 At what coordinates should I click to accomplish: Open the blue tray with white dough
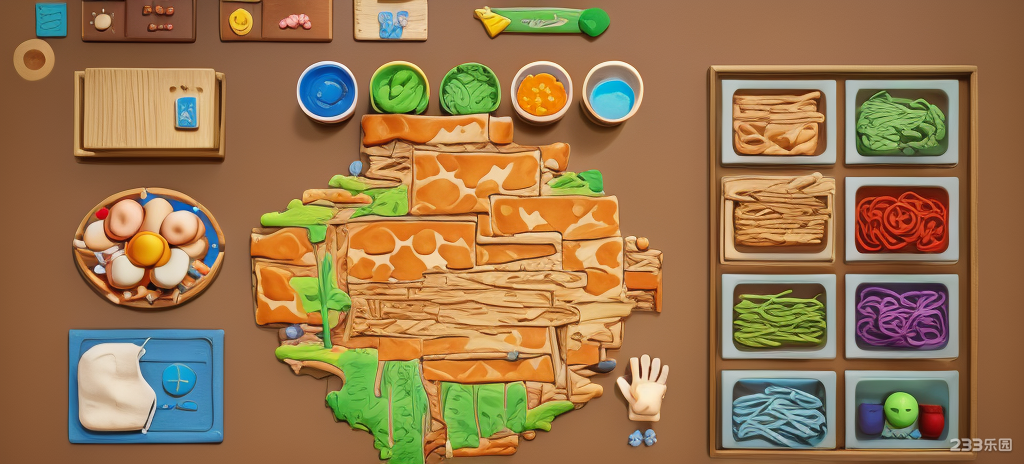point(146,385)
